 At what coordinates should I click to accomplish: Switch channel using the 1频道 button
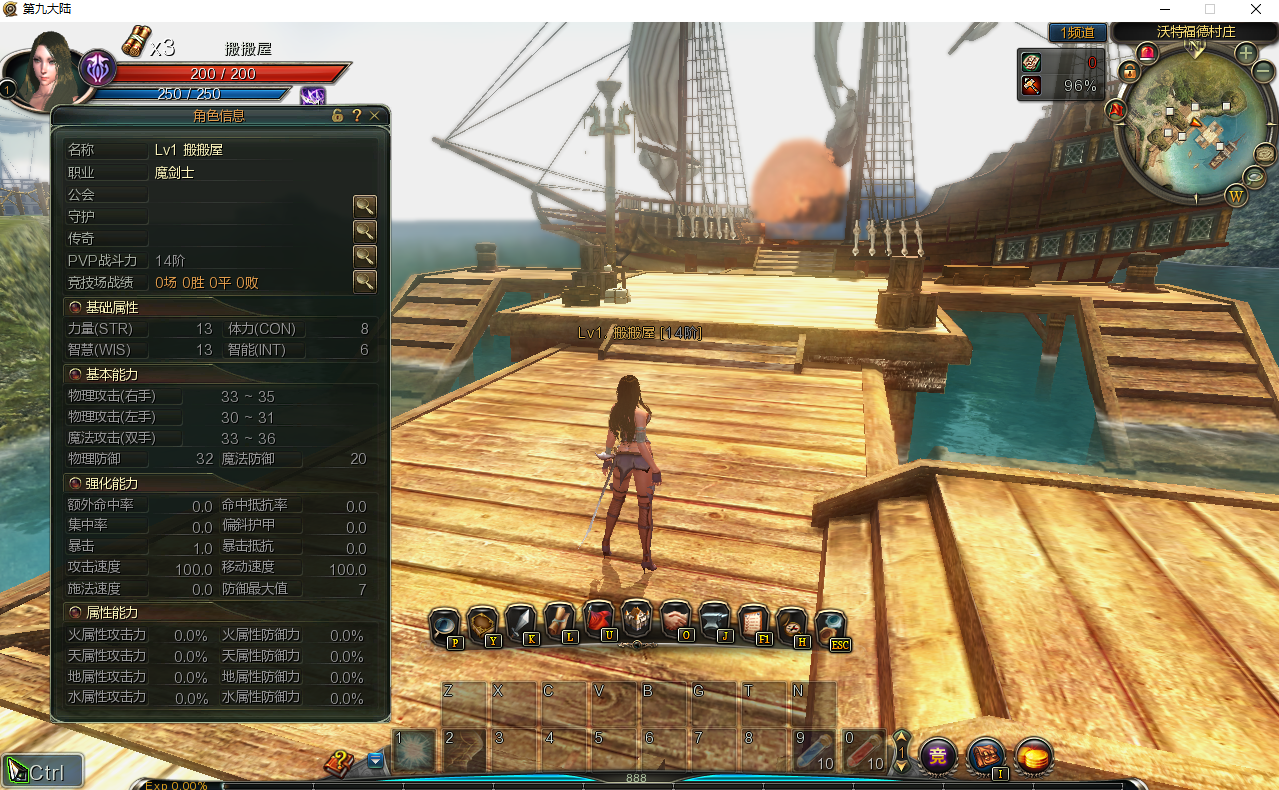click(1077, 33)
